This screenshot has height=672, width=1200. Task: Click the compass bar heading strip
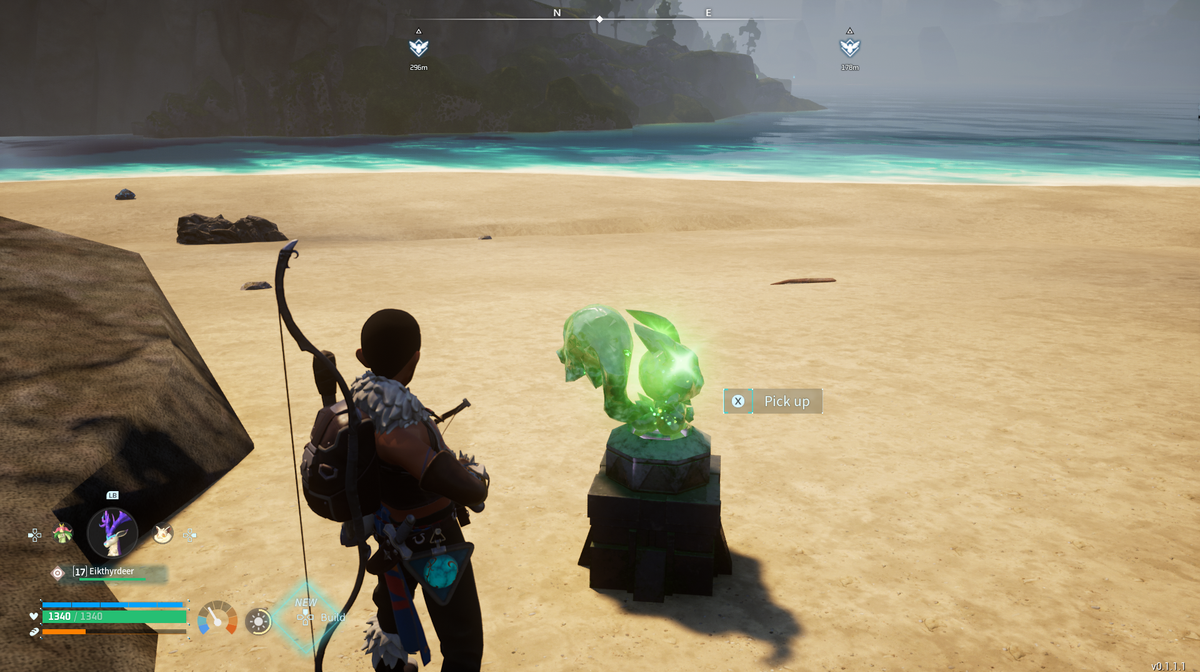pos(600,19)
